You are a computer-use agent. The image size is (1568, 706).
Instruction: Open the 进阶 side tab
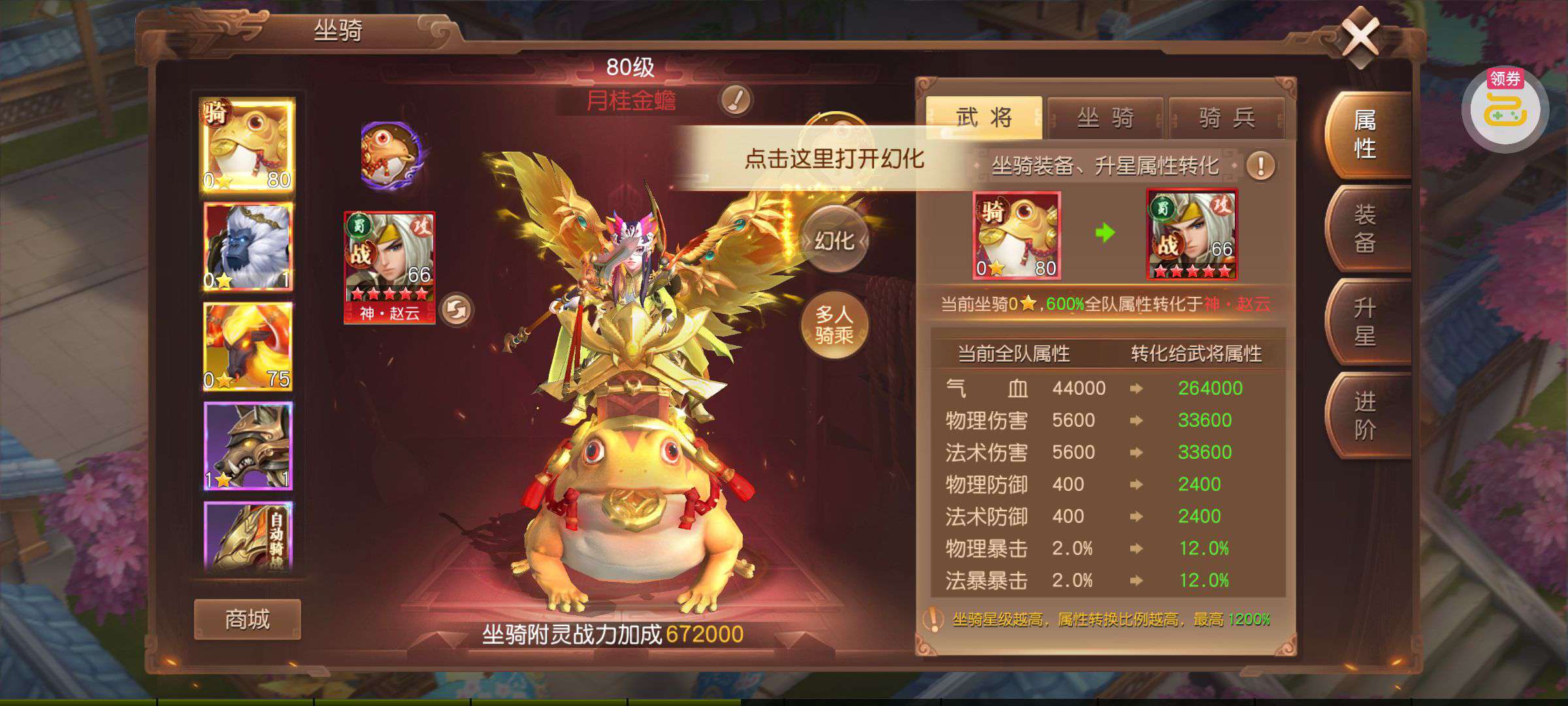[x=1365, y=416]
